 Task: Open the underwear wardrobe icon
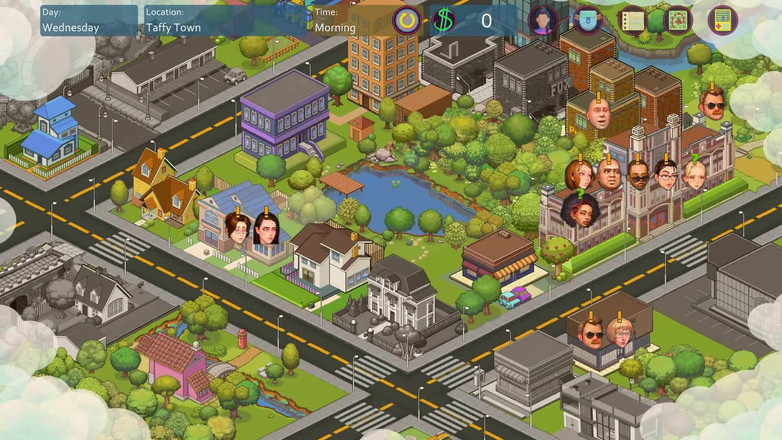(x=587, y=19)
